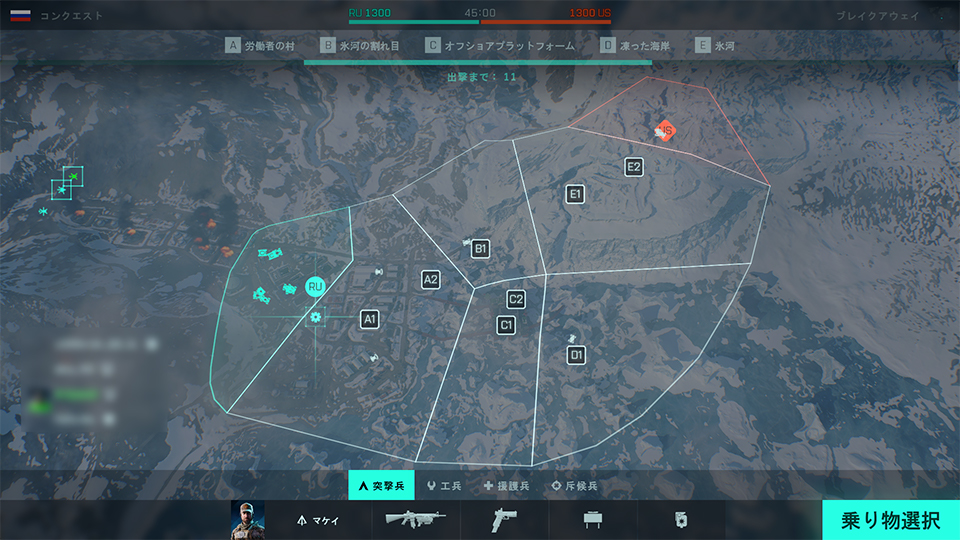Click objective marker C1 on map
The width and height of the screenshot is (960, 540).
click(x=507, y=325)
